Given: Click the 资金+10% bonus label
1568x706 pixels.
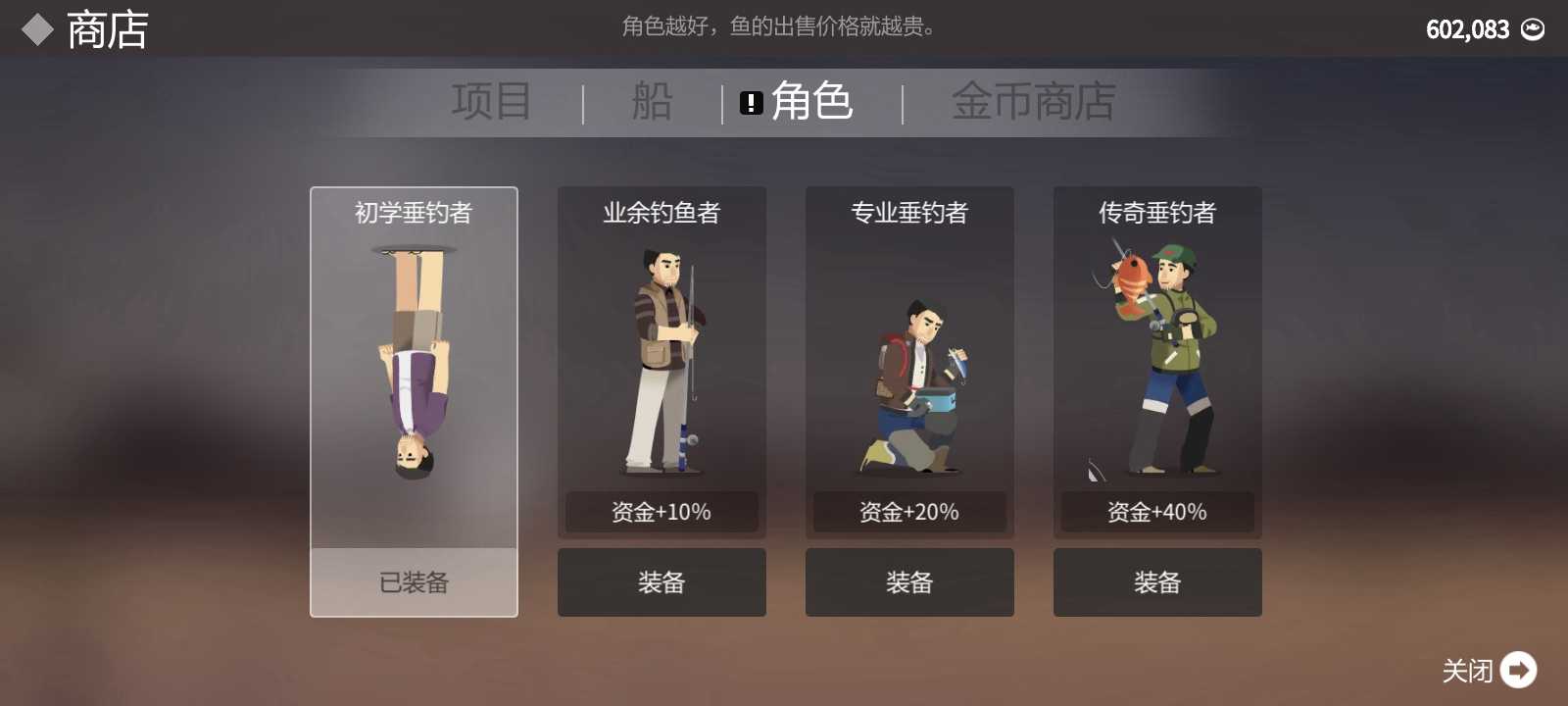Looking at the screenshot, I should 661,511.
